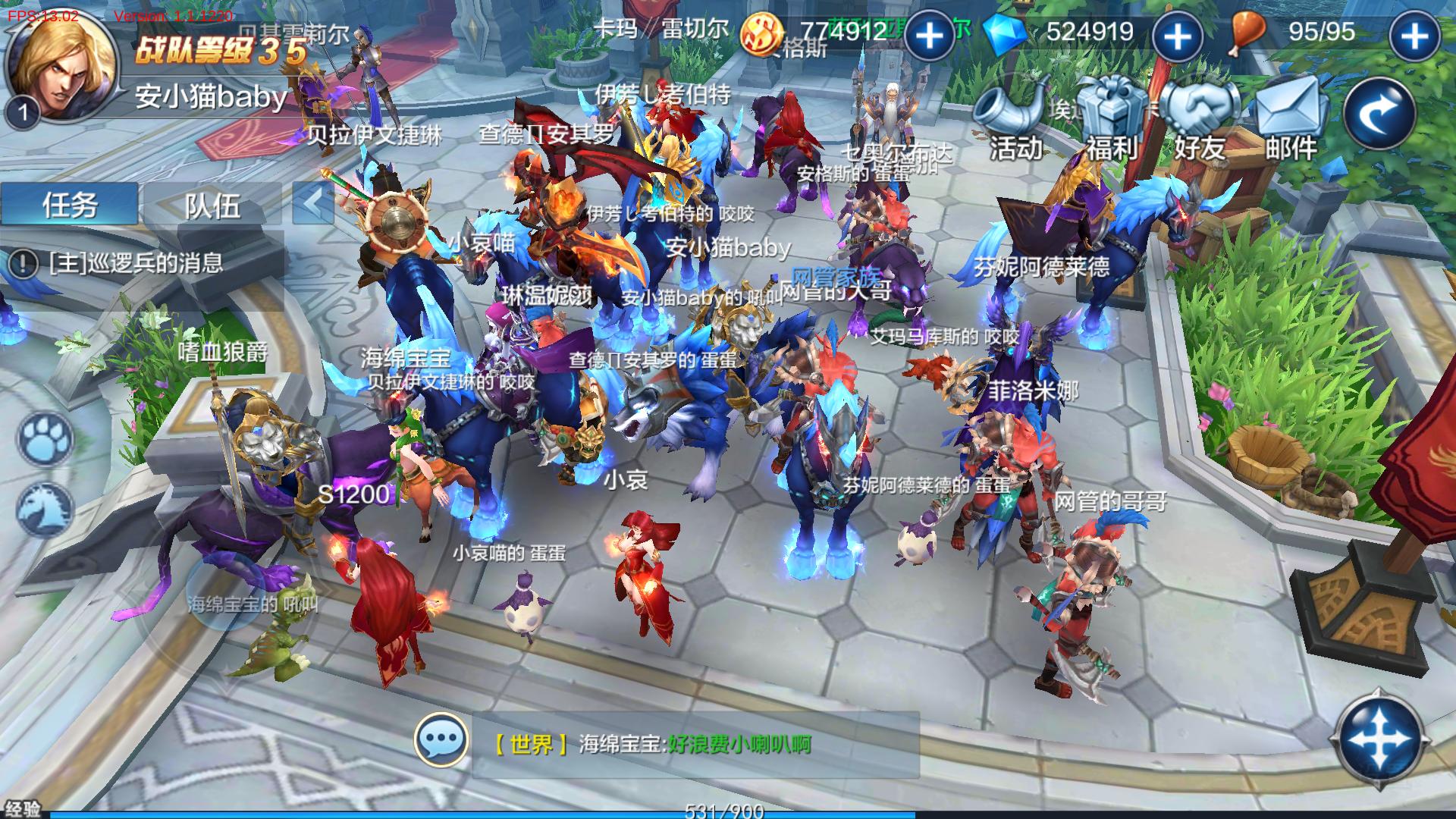Image resolution: width=1456 pixels, height=819 pixels.
Task: Click the world chat message bar
Action: click(x=694, y=744)
